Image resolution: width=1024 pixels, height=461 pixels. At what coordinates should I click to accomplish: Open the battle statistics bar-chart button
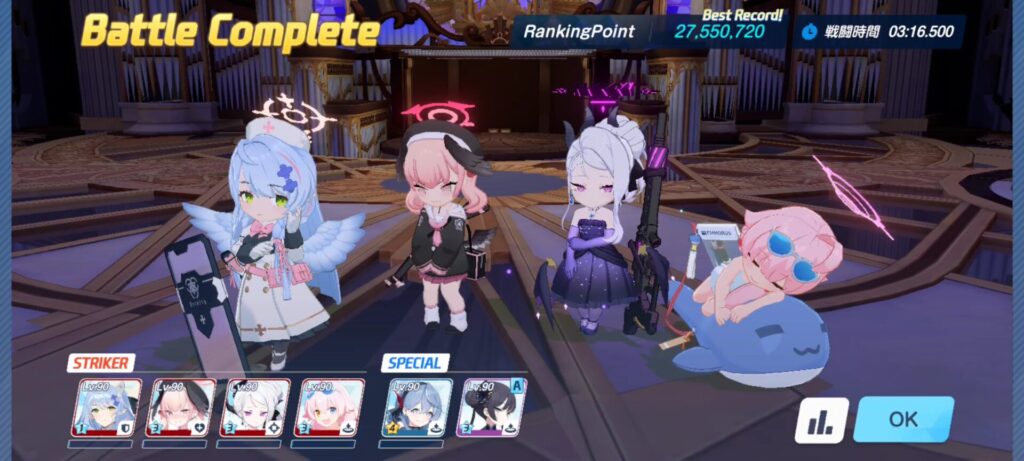tap(821, 421)
